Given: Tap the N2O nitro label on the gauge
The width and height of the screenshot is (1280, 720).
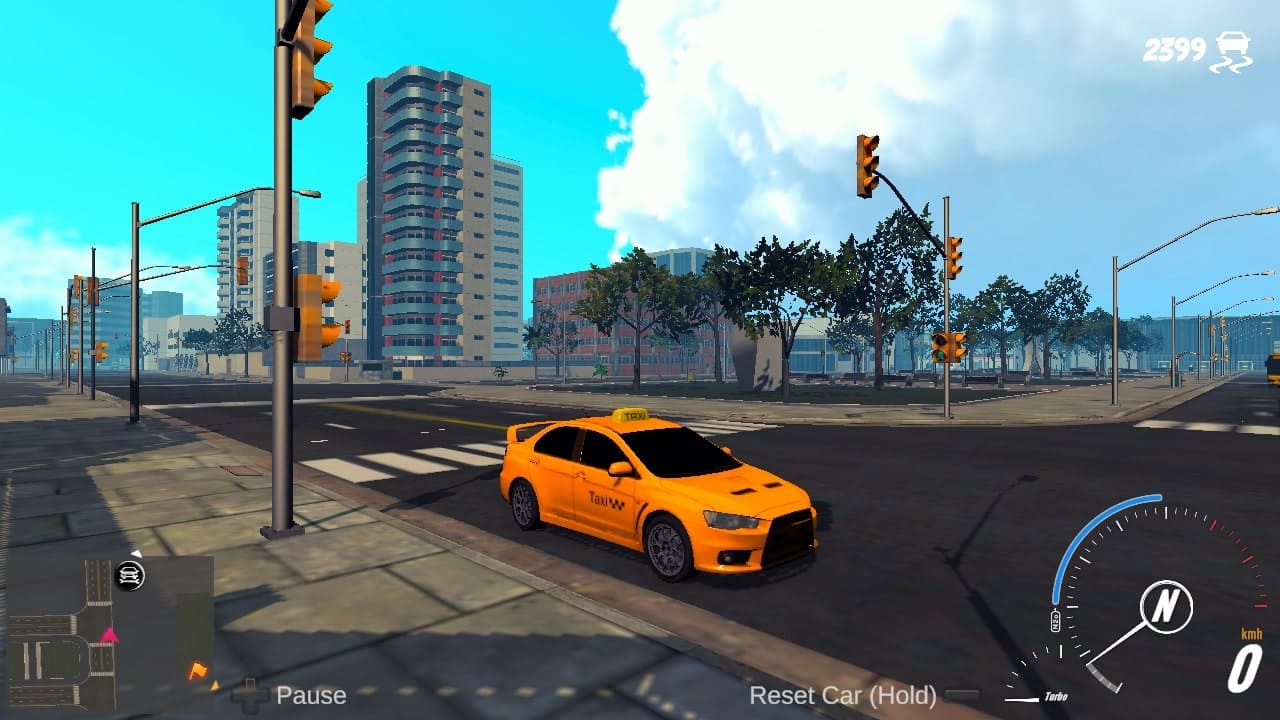Looking at the screenshot, I should click(x=1055, y=620).
